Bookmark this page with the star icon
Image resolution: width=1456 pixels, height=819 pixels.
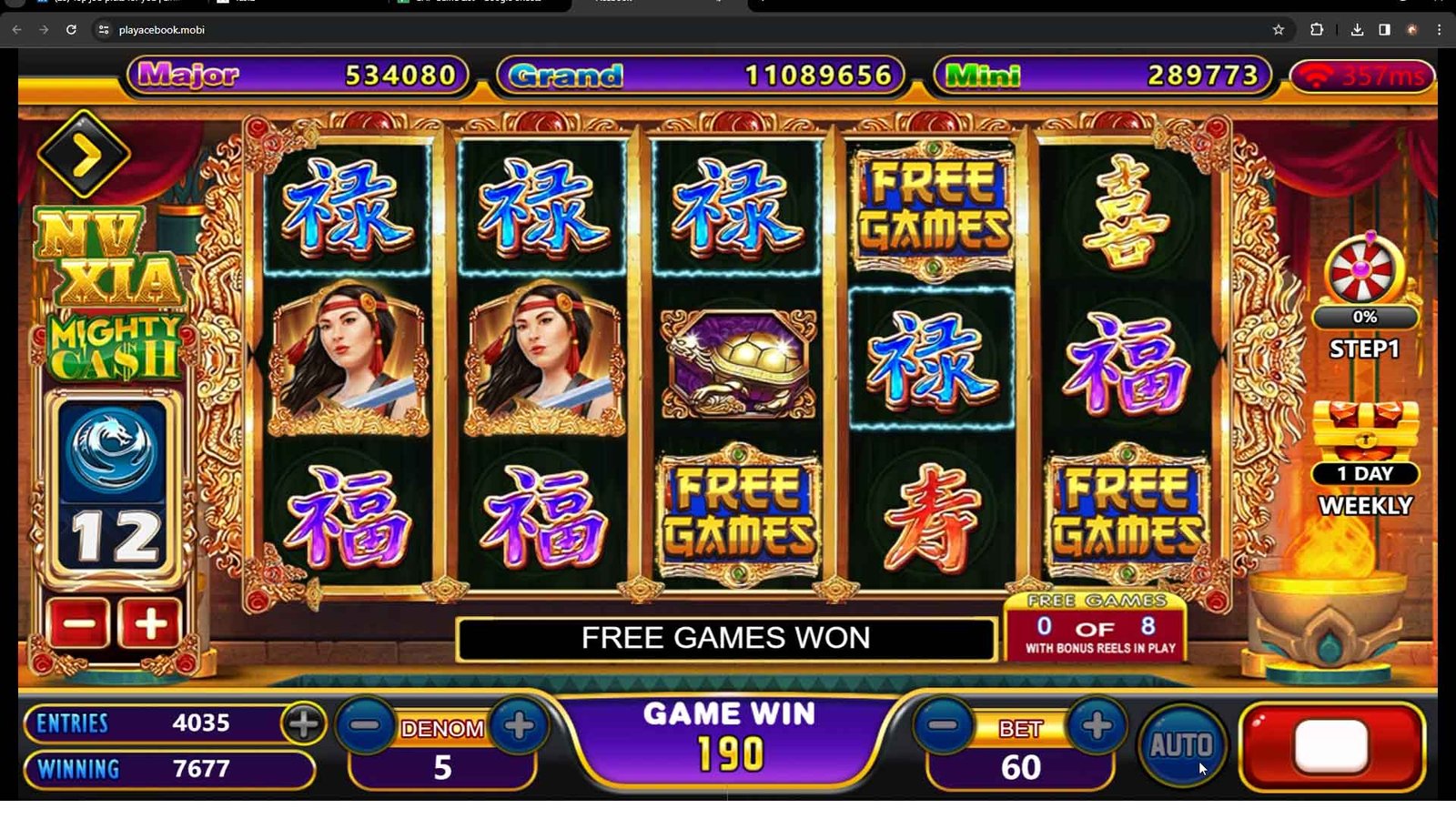pos(1279,30)
